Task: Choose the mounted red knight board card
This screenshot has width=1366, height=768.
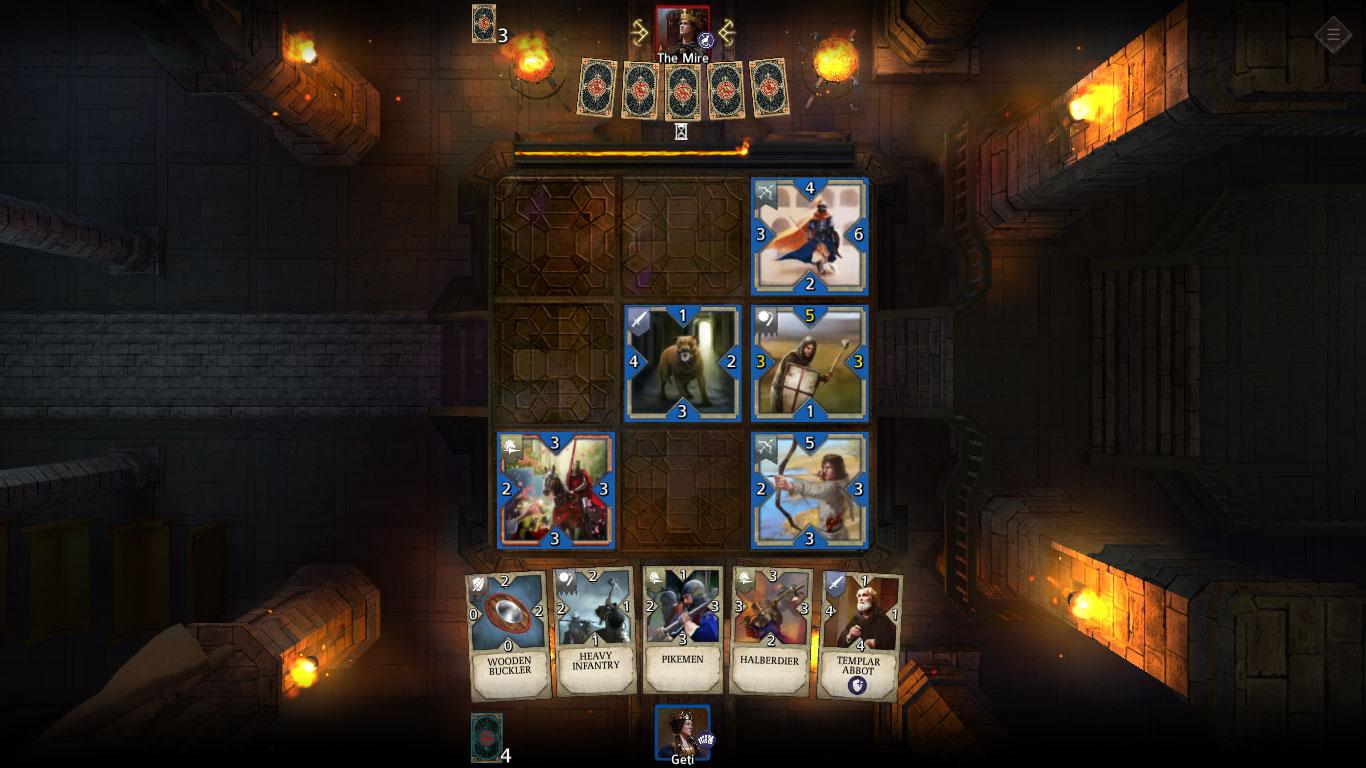Action: click(x=556, y=490)
